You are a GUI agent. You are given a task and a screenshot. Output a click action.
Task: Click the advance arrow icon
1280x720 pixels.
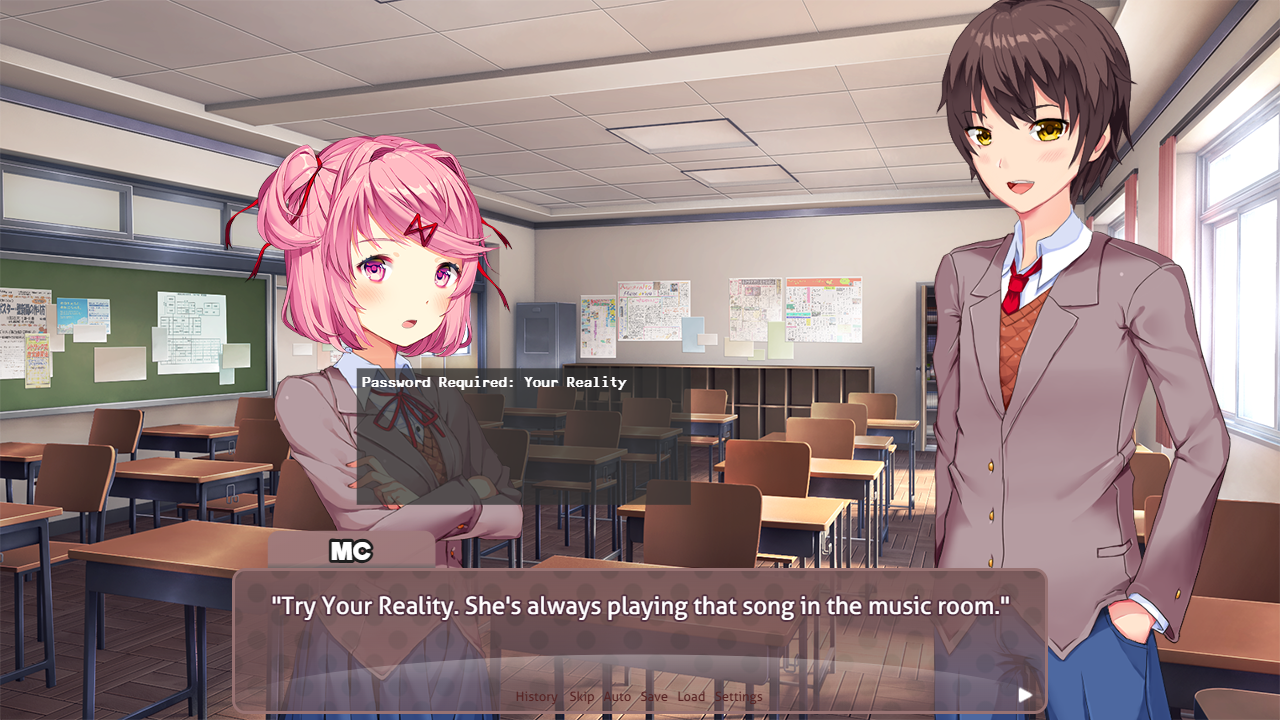1026,694
